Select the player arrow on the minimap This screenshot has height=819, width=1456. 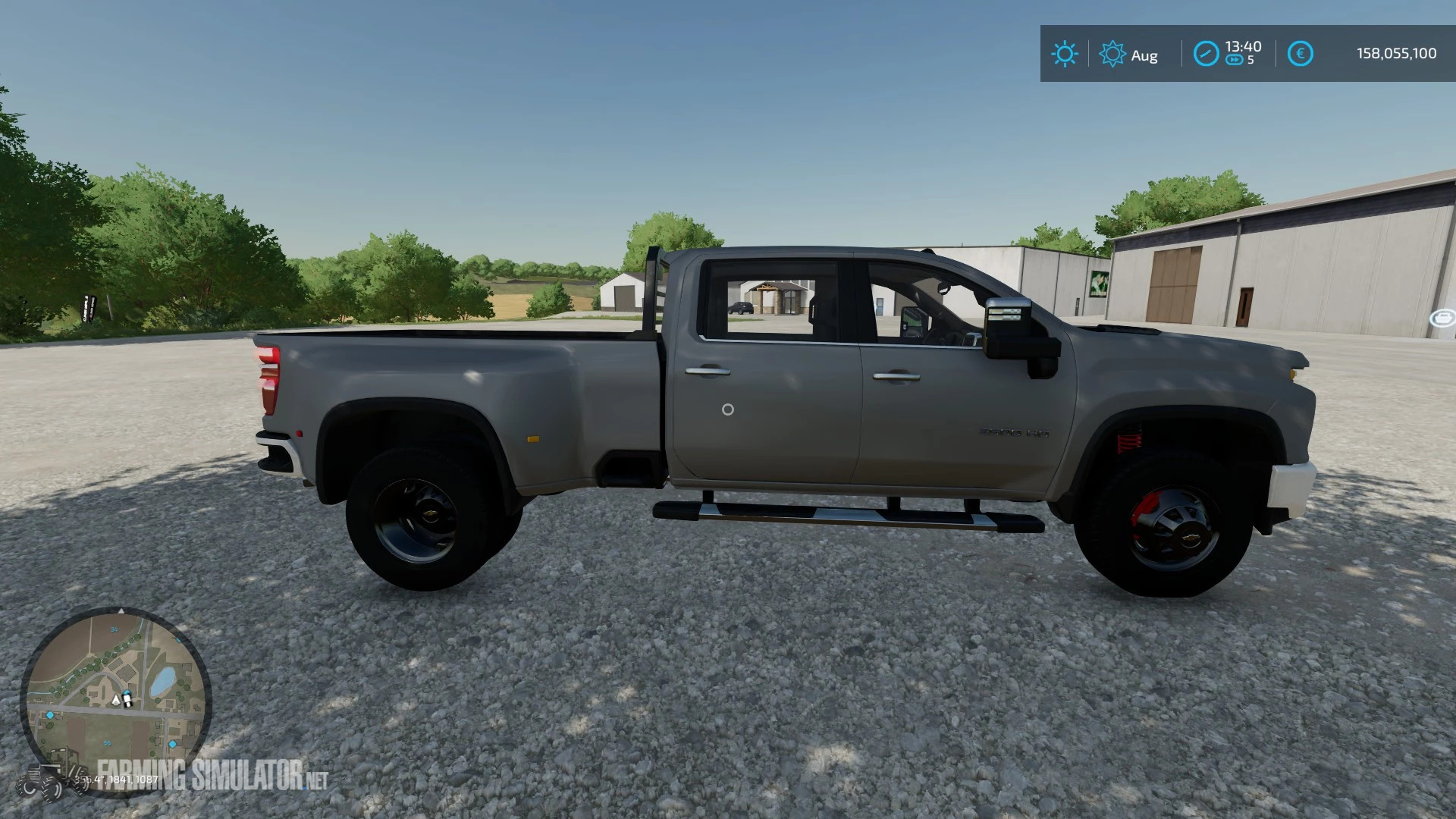tap(115, 700)
